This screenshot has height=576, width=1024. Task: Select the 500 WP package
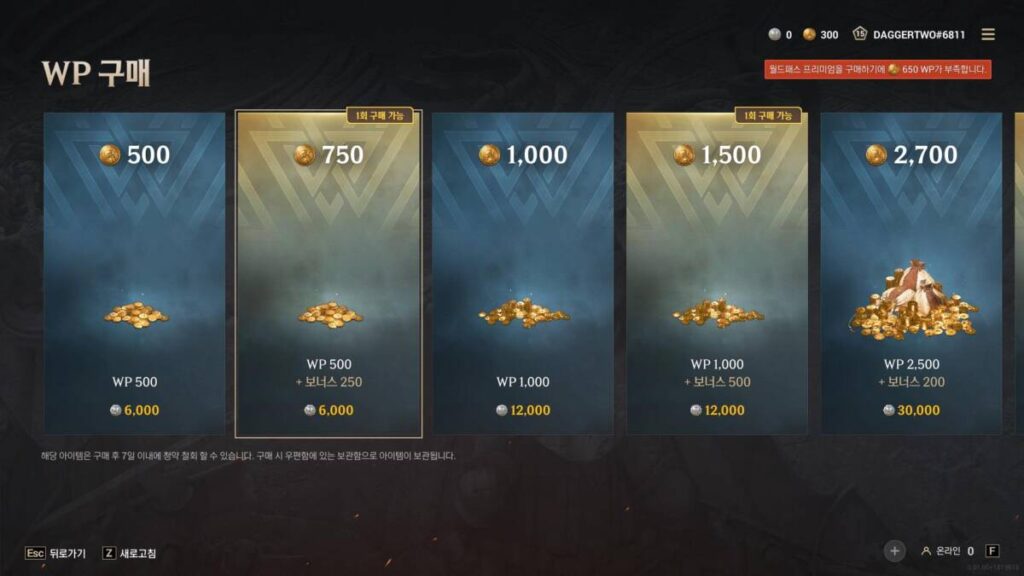(x=134, y=273)
